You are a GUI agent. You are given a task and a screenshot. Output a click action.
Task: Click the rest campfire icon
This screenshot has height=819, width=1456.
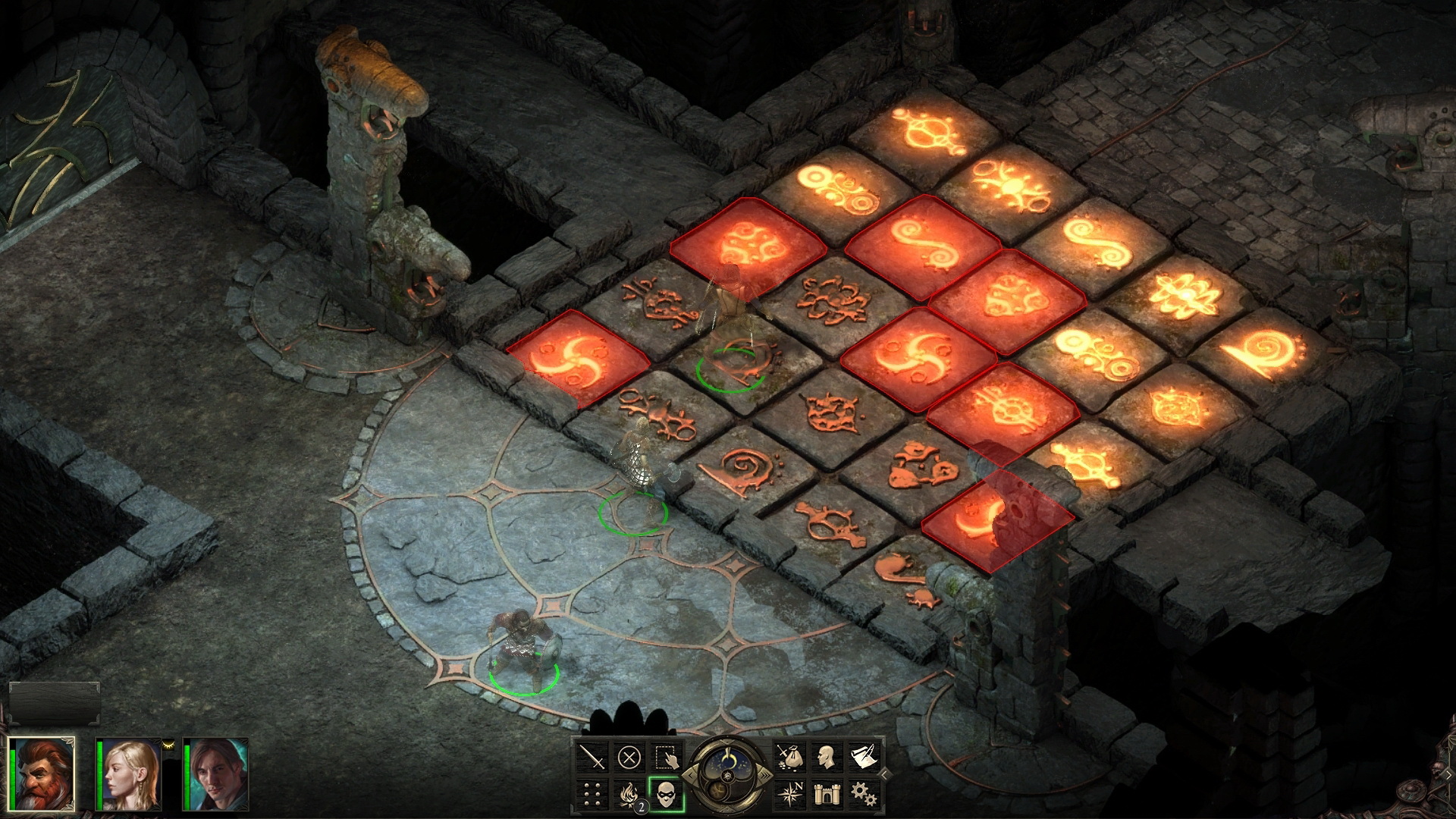[x=629, y=795]
